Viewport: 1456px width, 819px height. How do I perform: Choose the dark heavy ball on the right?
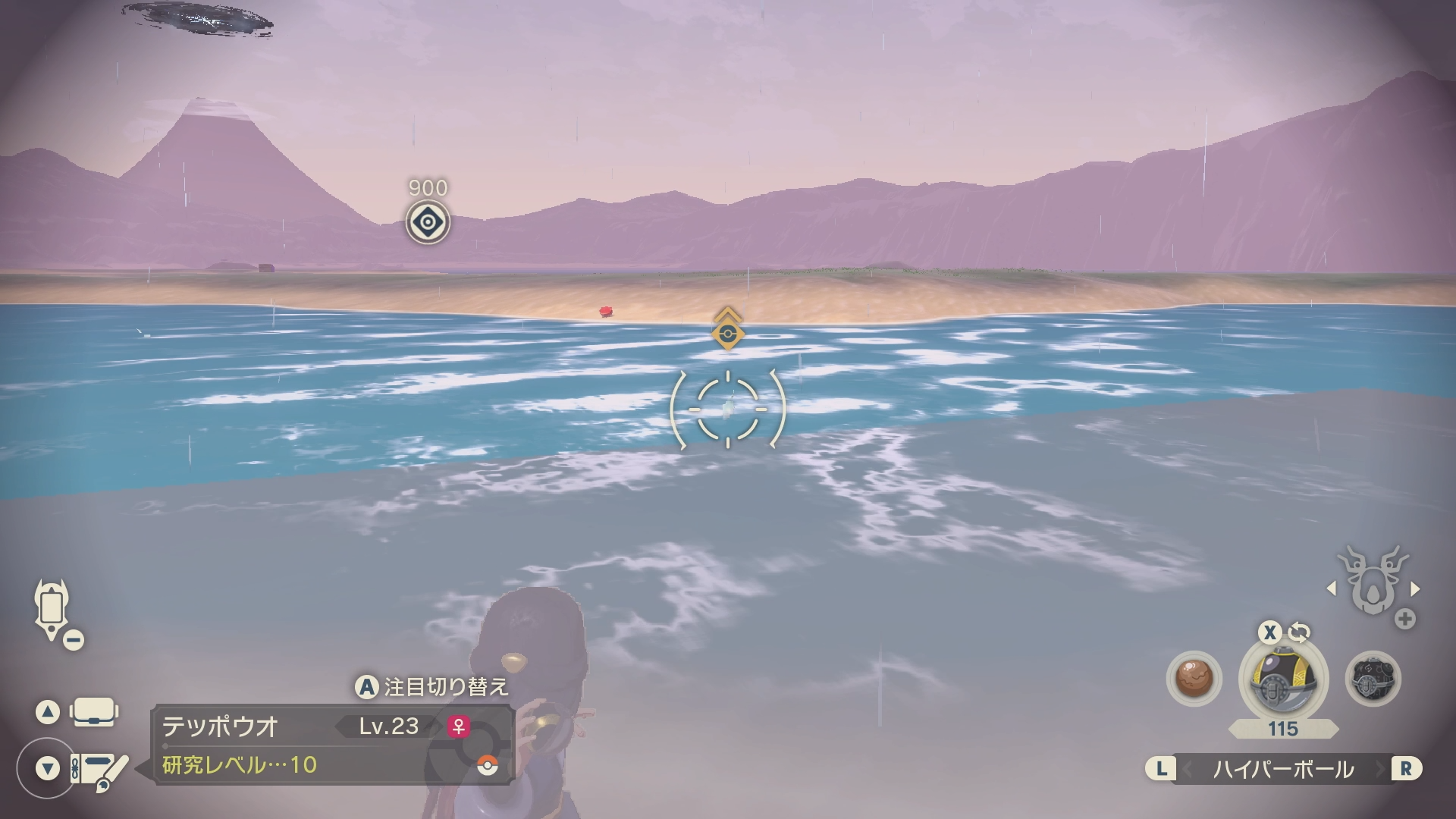pyautogui.click(x=1373, y=679)
